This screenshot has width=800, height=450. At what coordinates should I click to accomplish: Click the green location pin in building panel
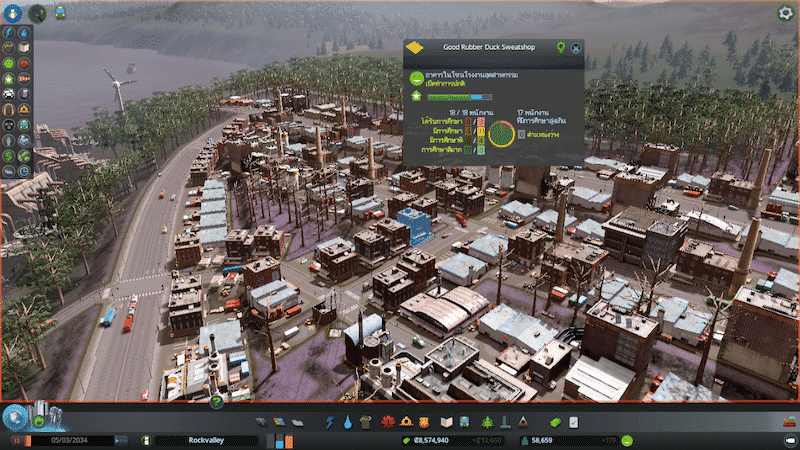(560, 47)
